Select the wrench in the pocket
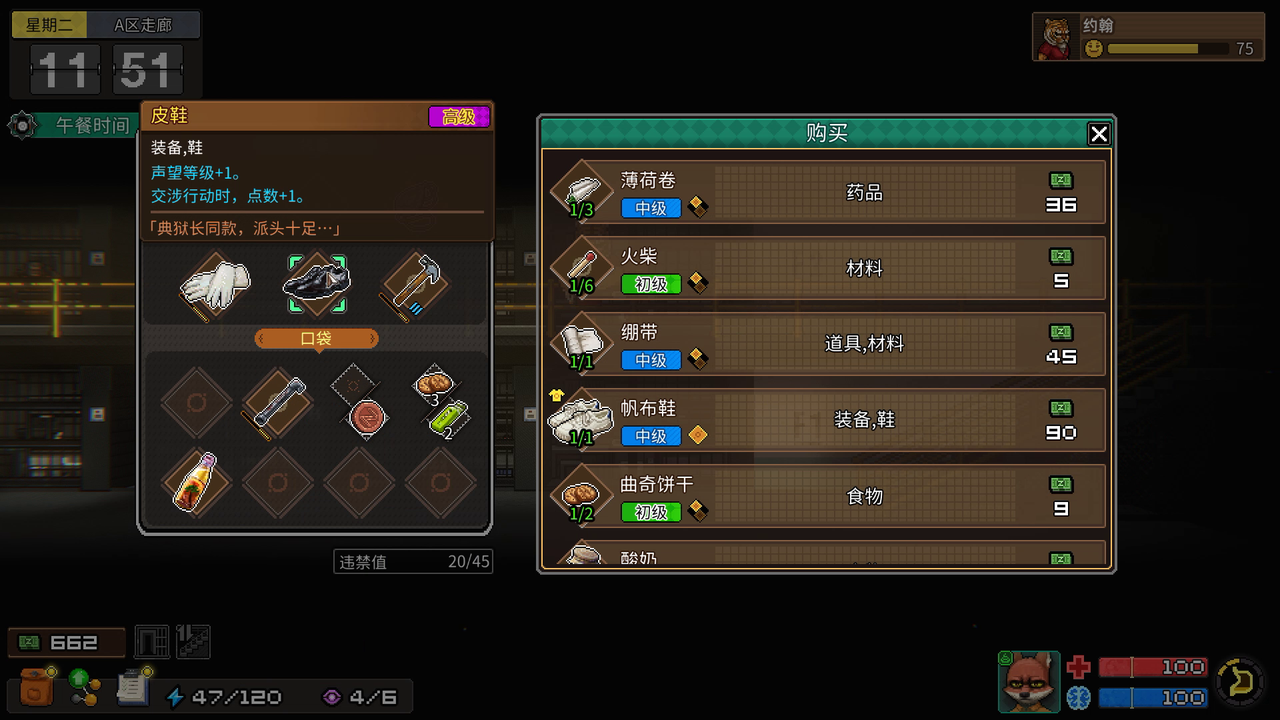The image size is (1280, 720). (x=277, y=403)
